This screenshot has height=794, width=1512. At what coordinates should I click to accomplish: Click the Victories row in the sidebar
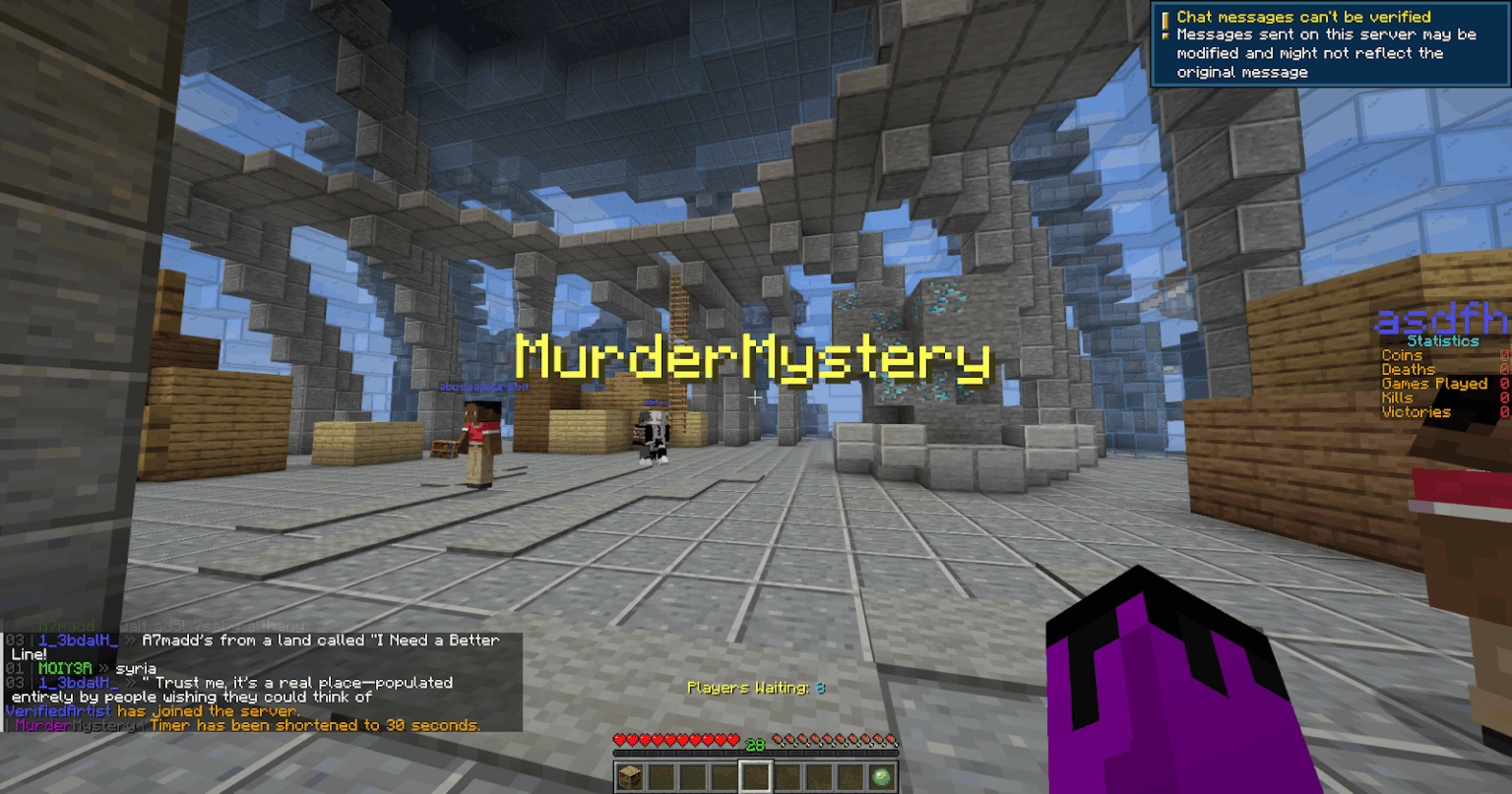click(1415, 411)
